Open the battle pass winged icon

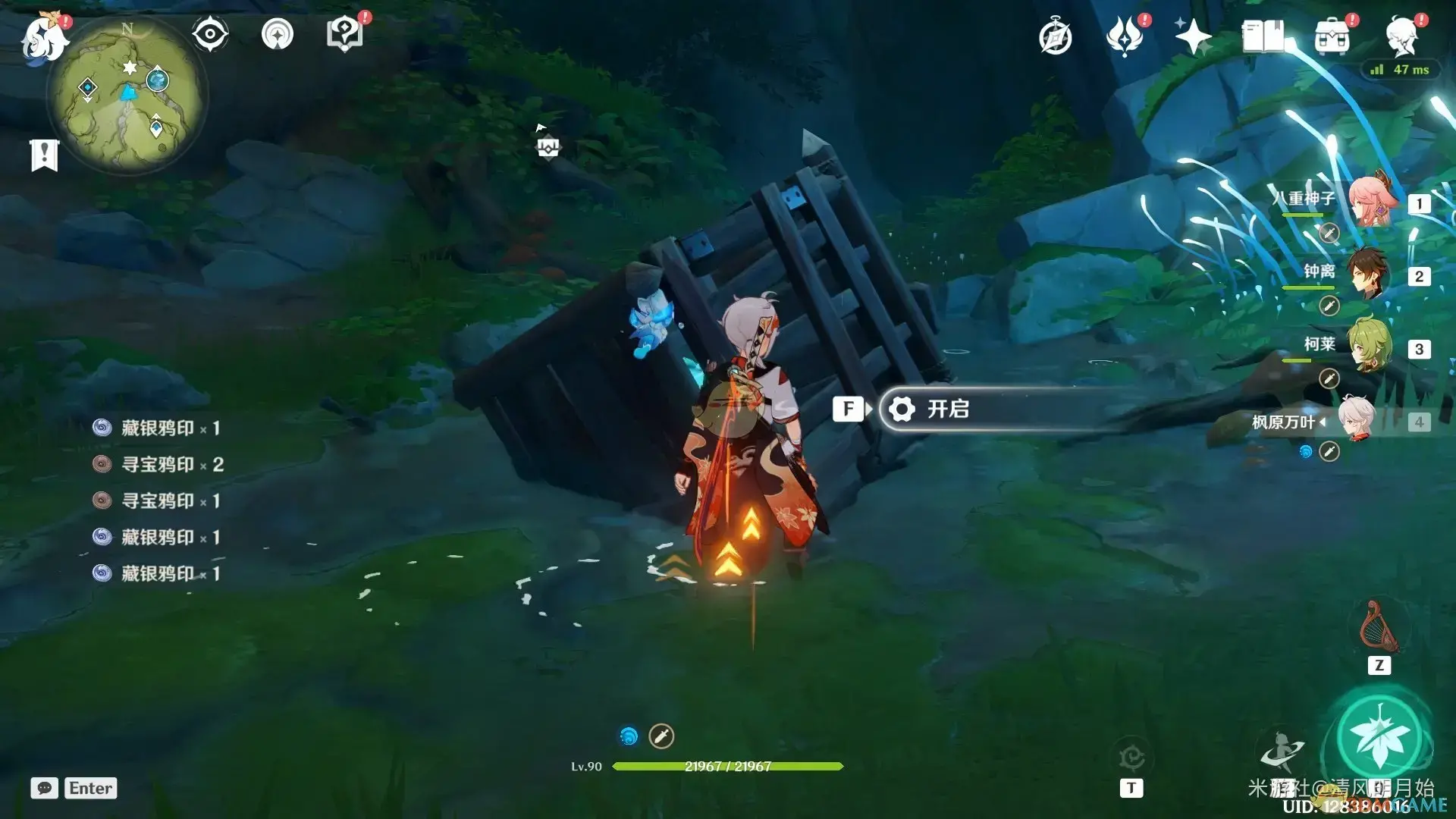[x=1124, y=36]
